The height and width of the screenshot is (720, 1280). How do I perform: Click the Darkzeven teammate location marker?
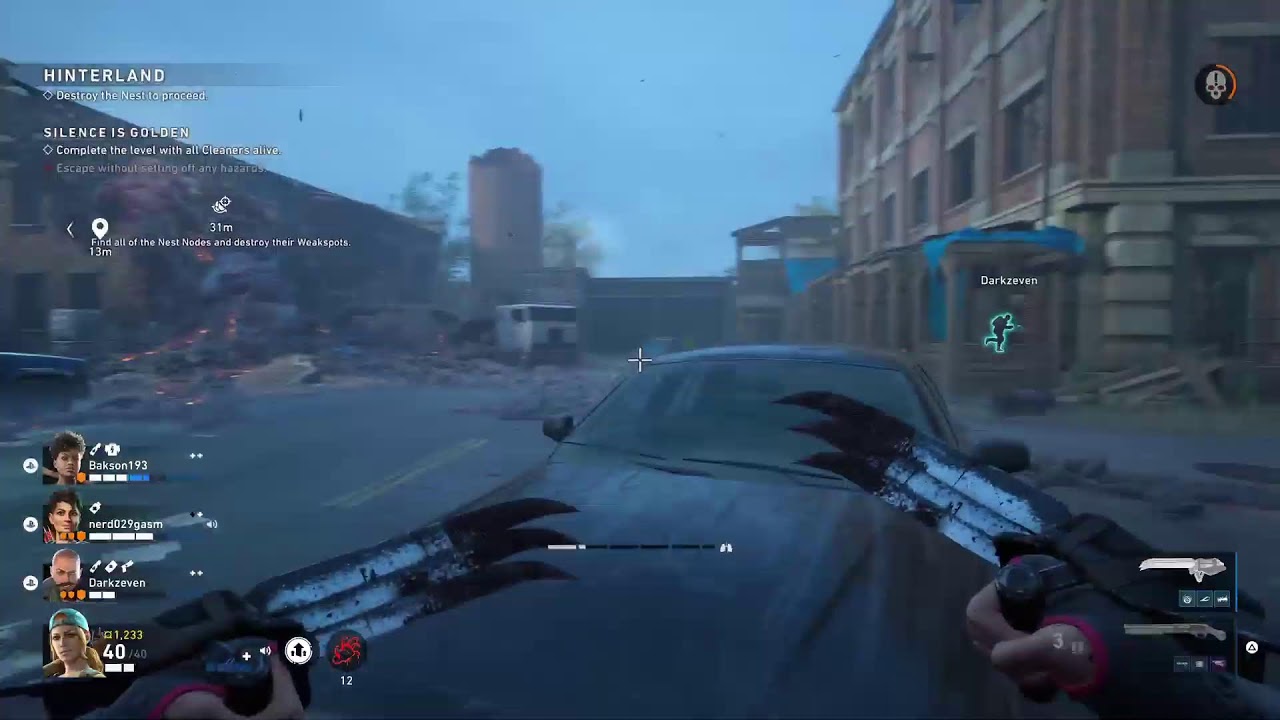[x=999, y=332]
